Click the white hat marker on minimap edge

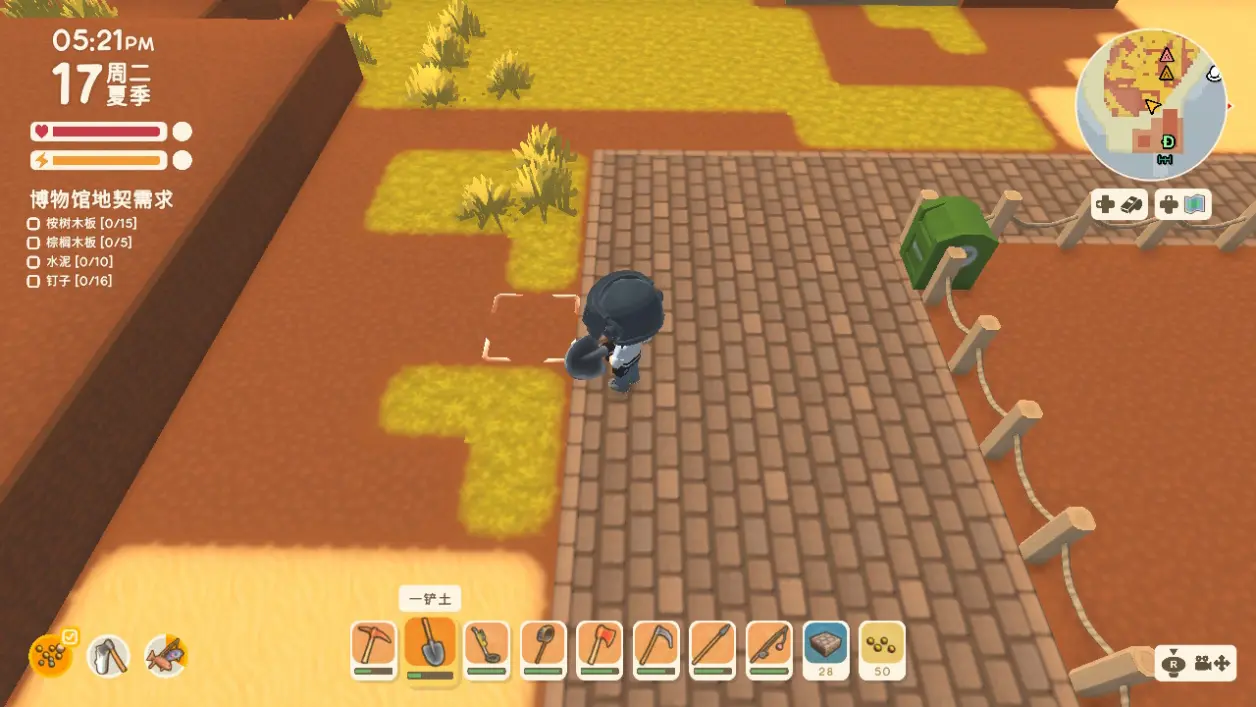[1214, 73]
